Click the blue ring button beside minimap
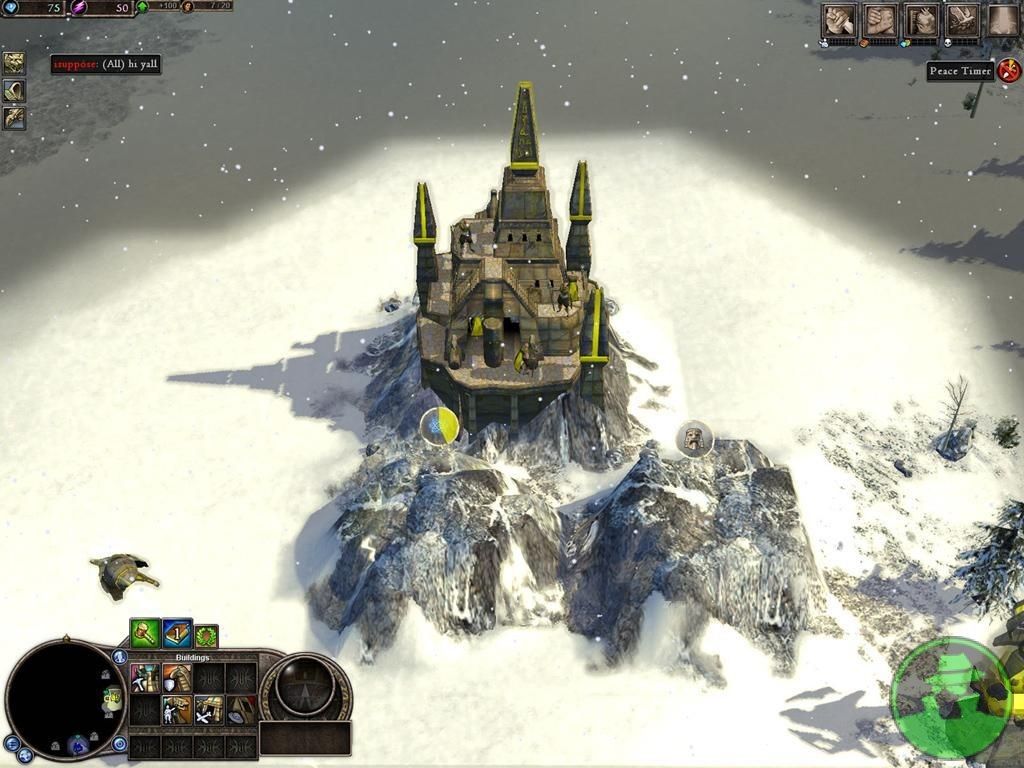Viewport: 1024px width, 768px height. tap(119, 743)
